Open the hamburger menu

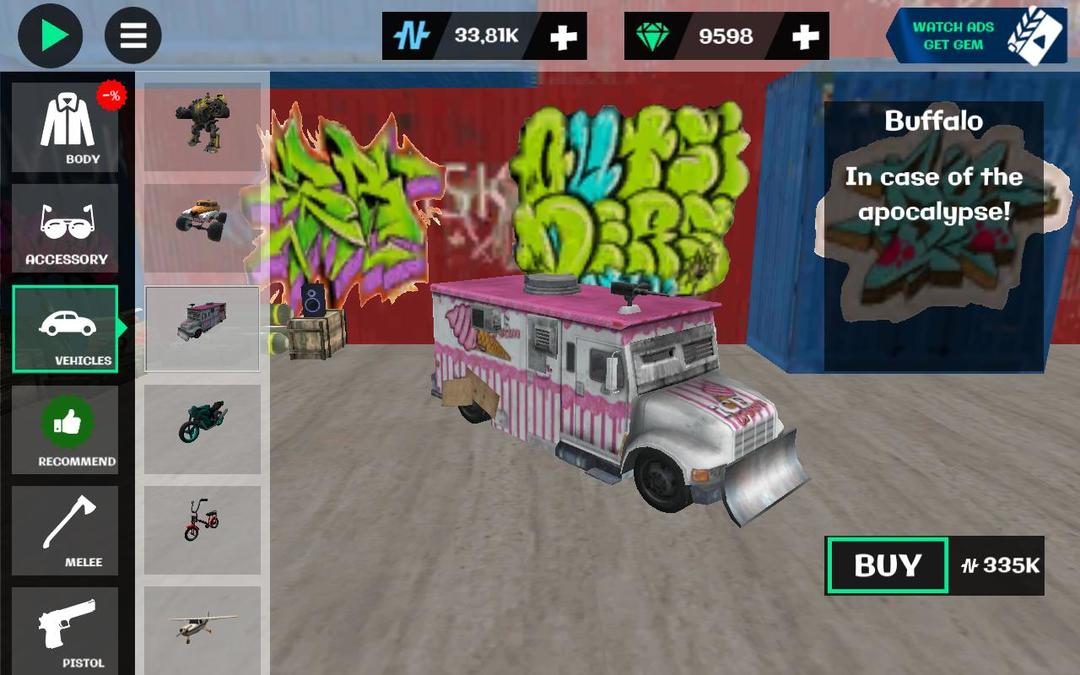coord(133,36)
